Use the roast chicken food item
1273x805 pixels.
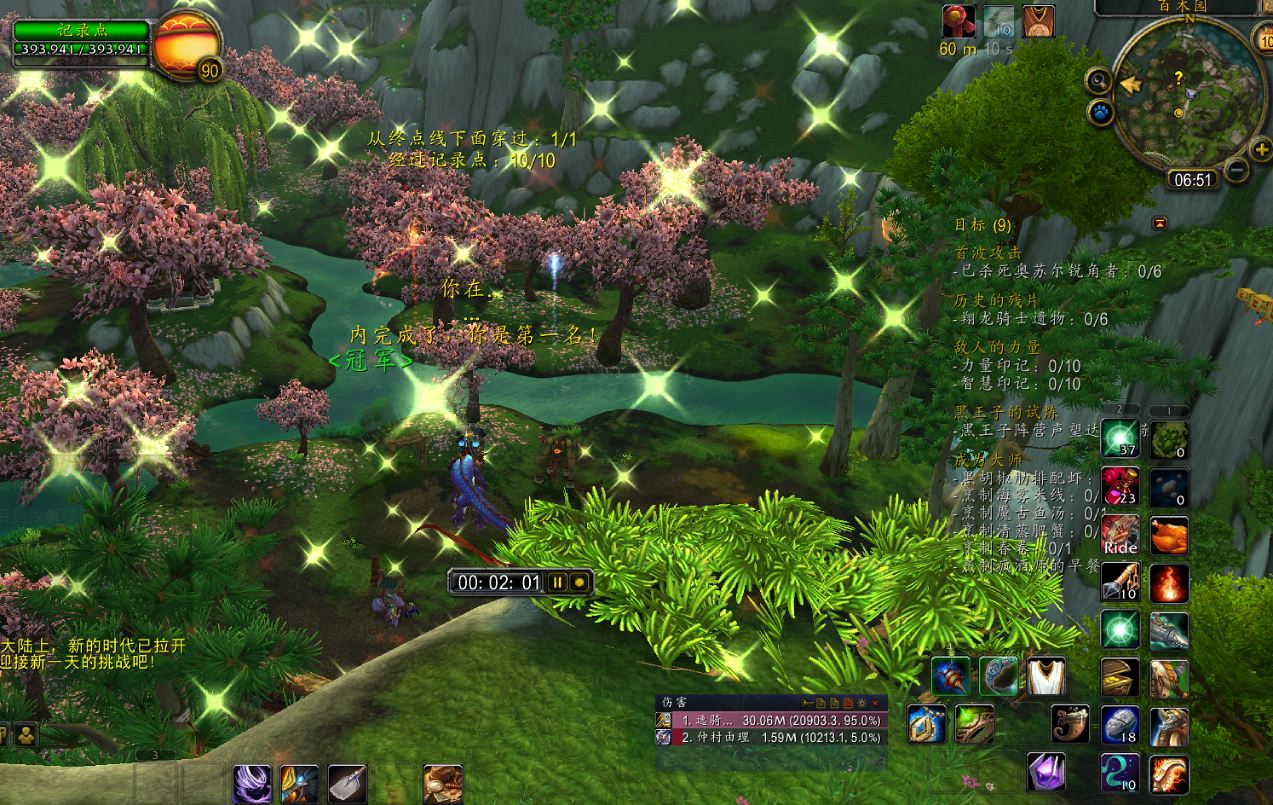click(1168, 536)
